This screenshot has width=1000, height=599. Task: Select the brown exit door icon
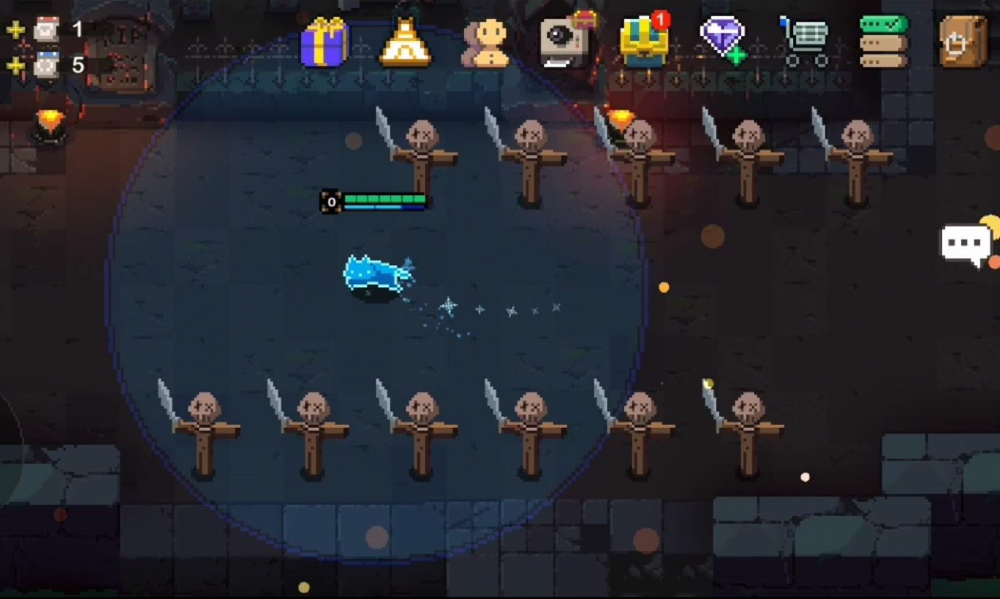962,42
